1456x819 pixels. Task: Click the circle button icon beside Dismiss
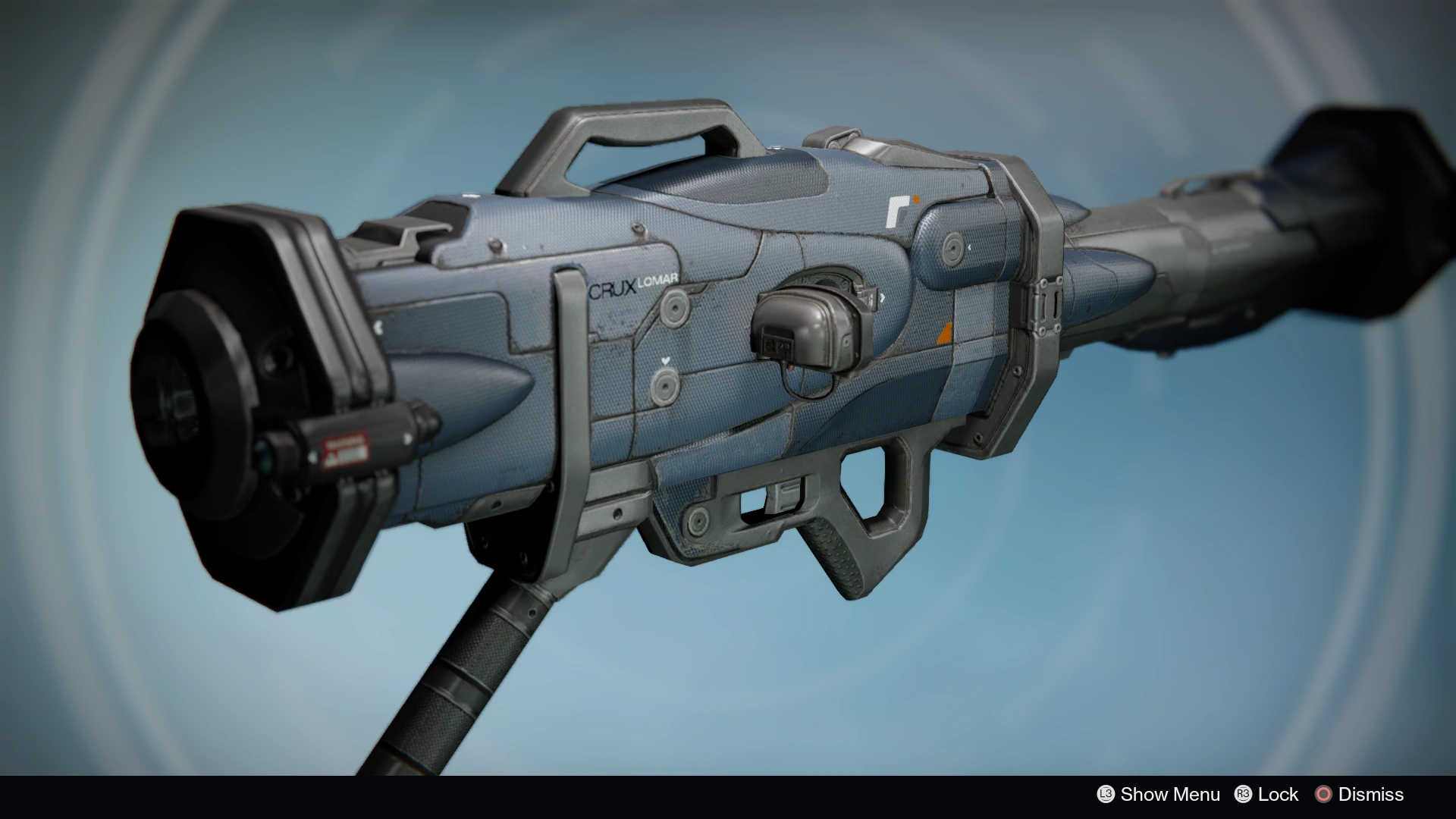tap(1323, 795)
